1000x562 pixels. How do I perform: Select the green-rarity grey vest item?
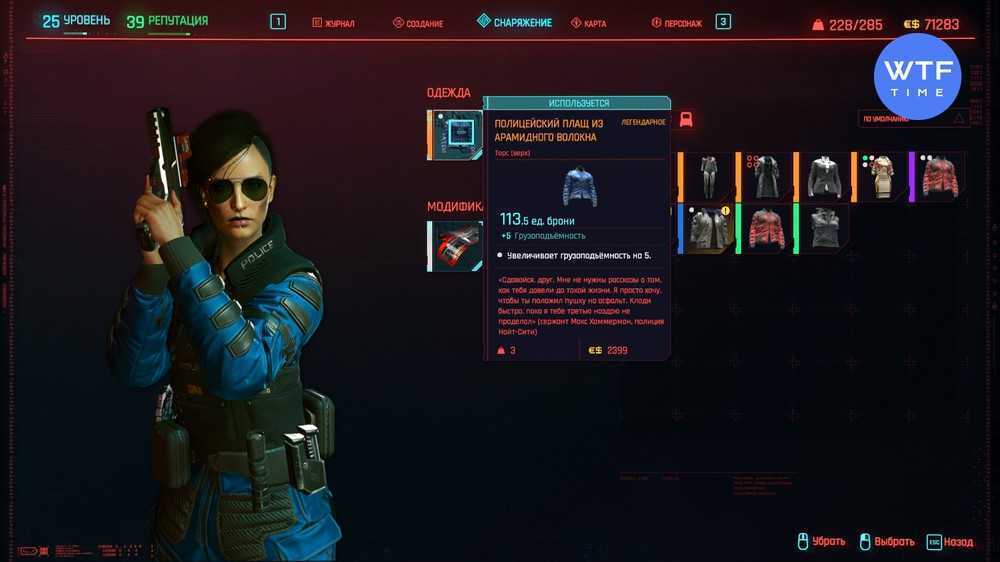click(x=824, y=229)
